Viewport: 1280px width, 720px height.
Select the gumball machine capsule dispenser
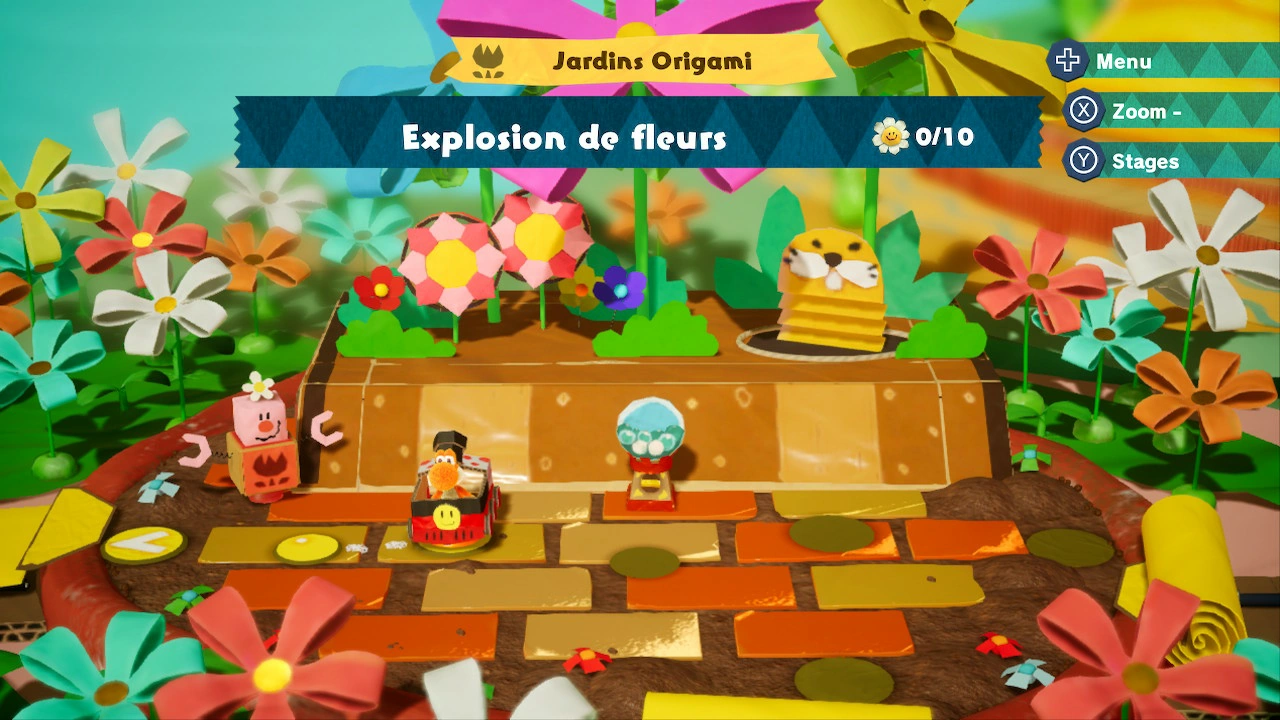pos(652,435)
